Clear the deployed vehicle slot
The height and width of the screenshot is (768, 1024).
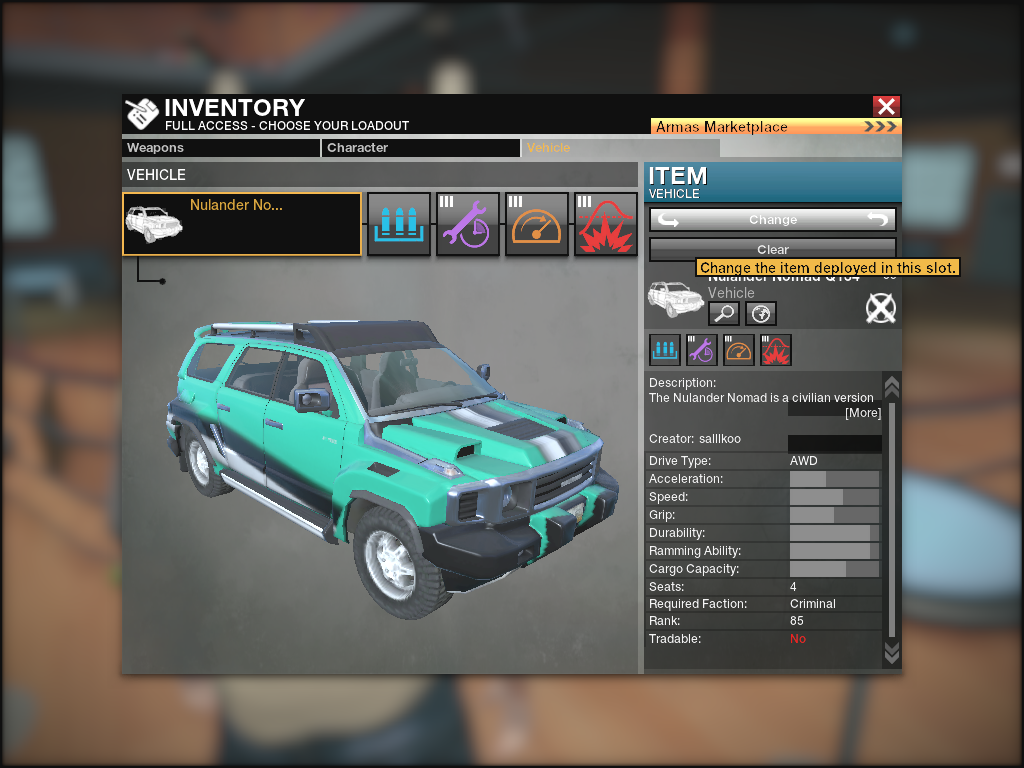pos(773,249)
